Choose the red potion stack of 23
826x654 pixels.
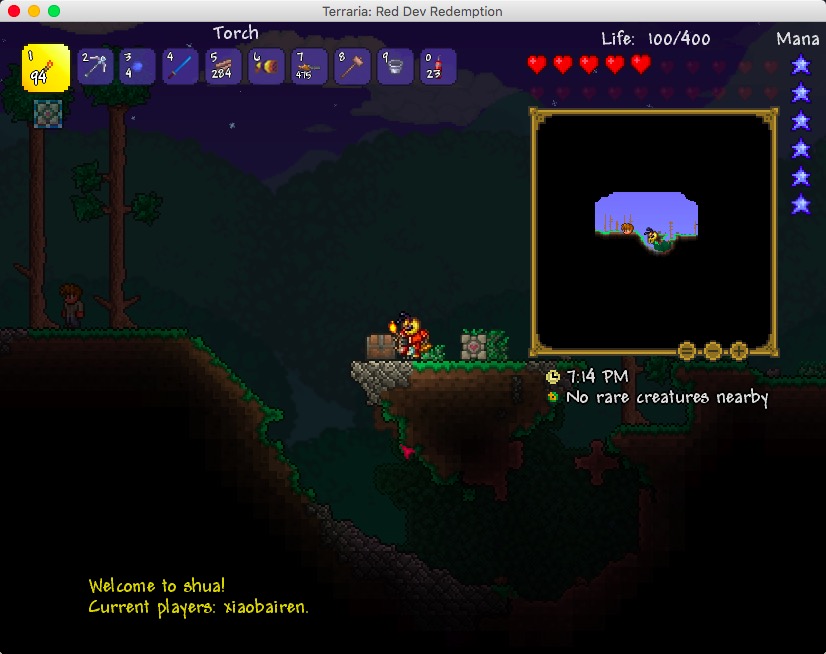[438, 68]
